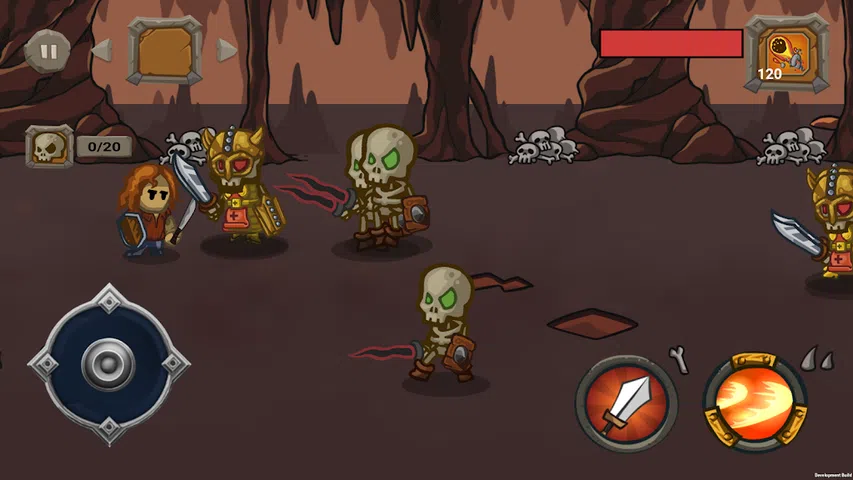Select the orange stone item slot
Image resolution: width=853 pixels, height=480 pixels.
pyautogui.click(x=164, y=50)
